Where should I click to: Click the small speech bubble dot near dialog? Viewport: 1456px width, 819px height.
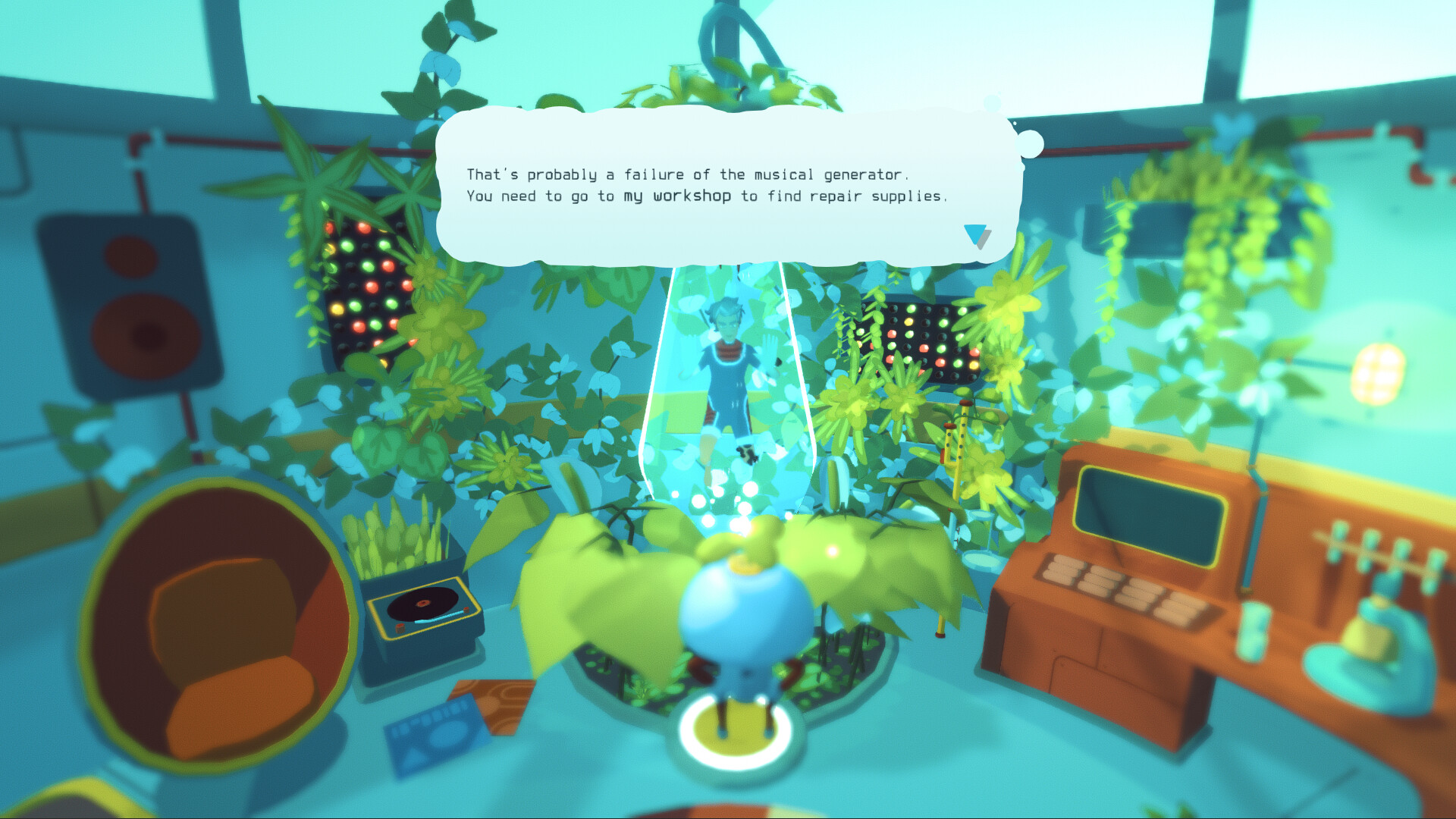pos(1031,143)
